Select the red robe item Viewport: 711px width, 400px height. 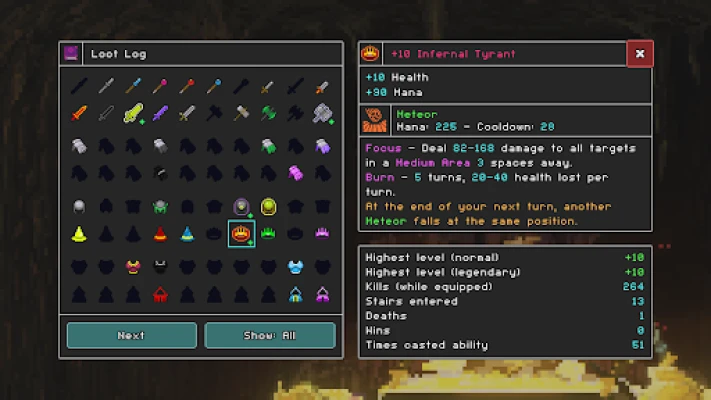tap(160, 294)
